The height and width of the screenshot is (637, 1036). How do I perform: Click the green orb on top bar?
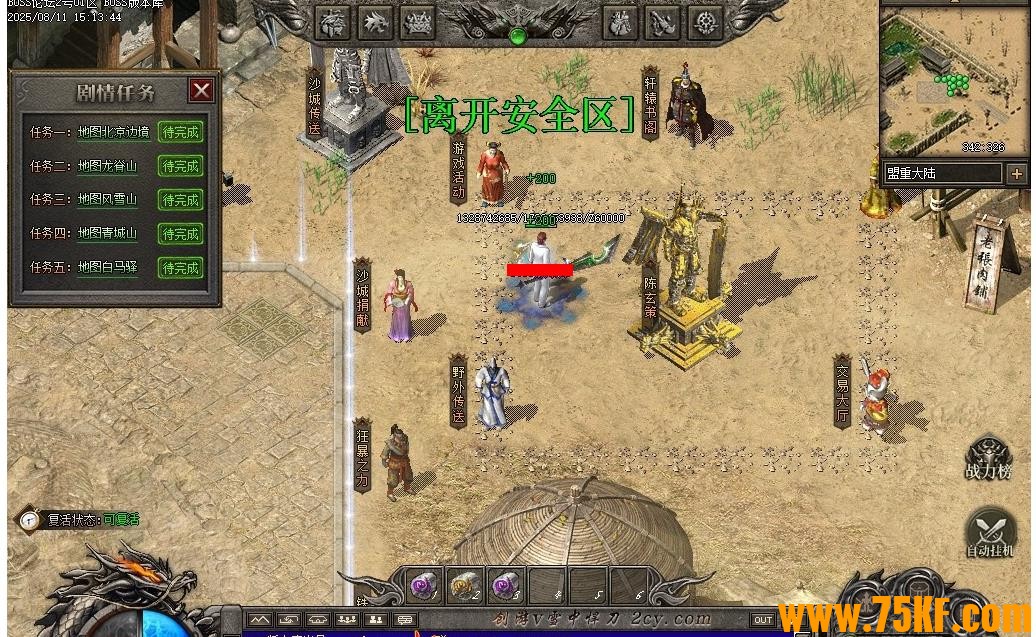[x=517, y=36]
